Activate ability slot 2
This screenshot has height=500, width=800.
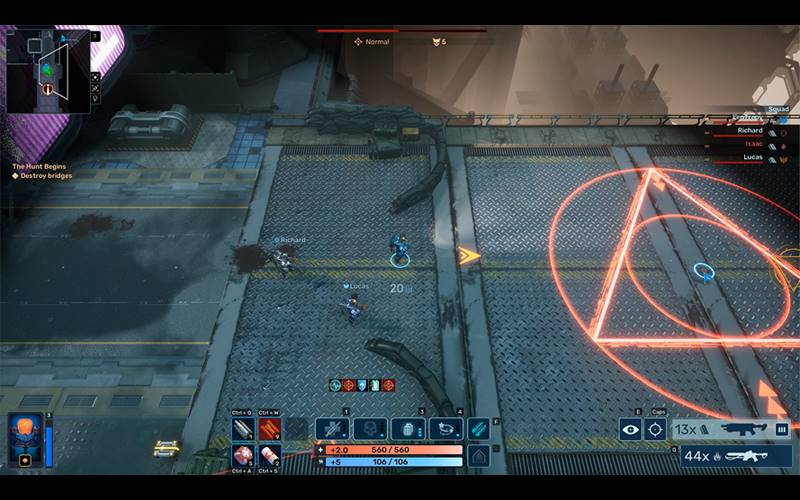[x=369, y=429]
